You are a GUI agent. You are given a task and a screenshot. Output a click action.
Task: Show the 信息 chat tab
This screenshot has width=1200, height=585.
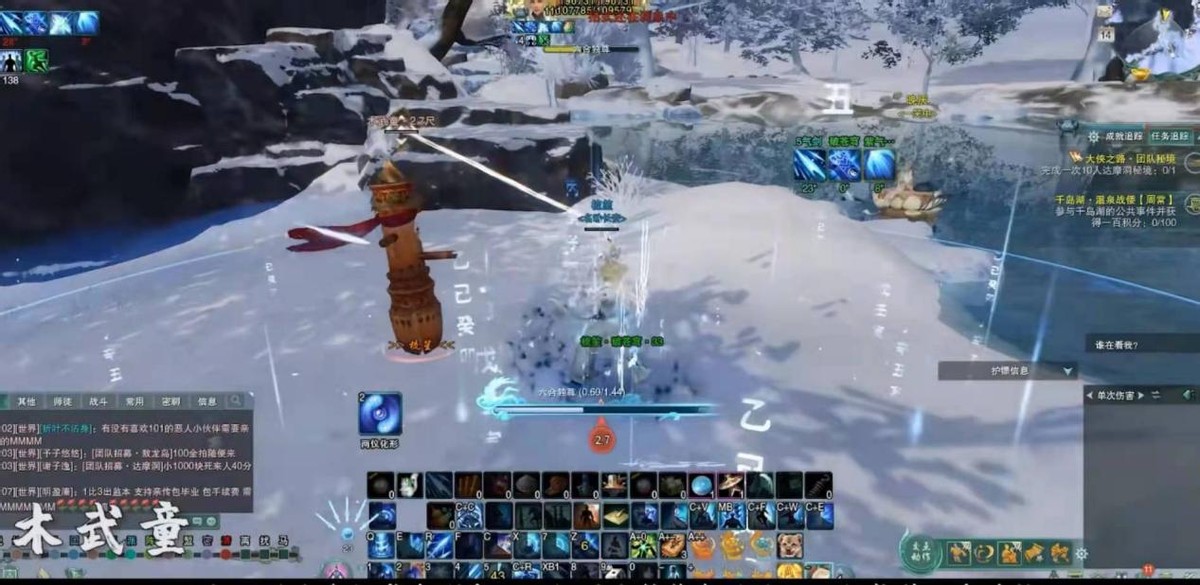207,401
